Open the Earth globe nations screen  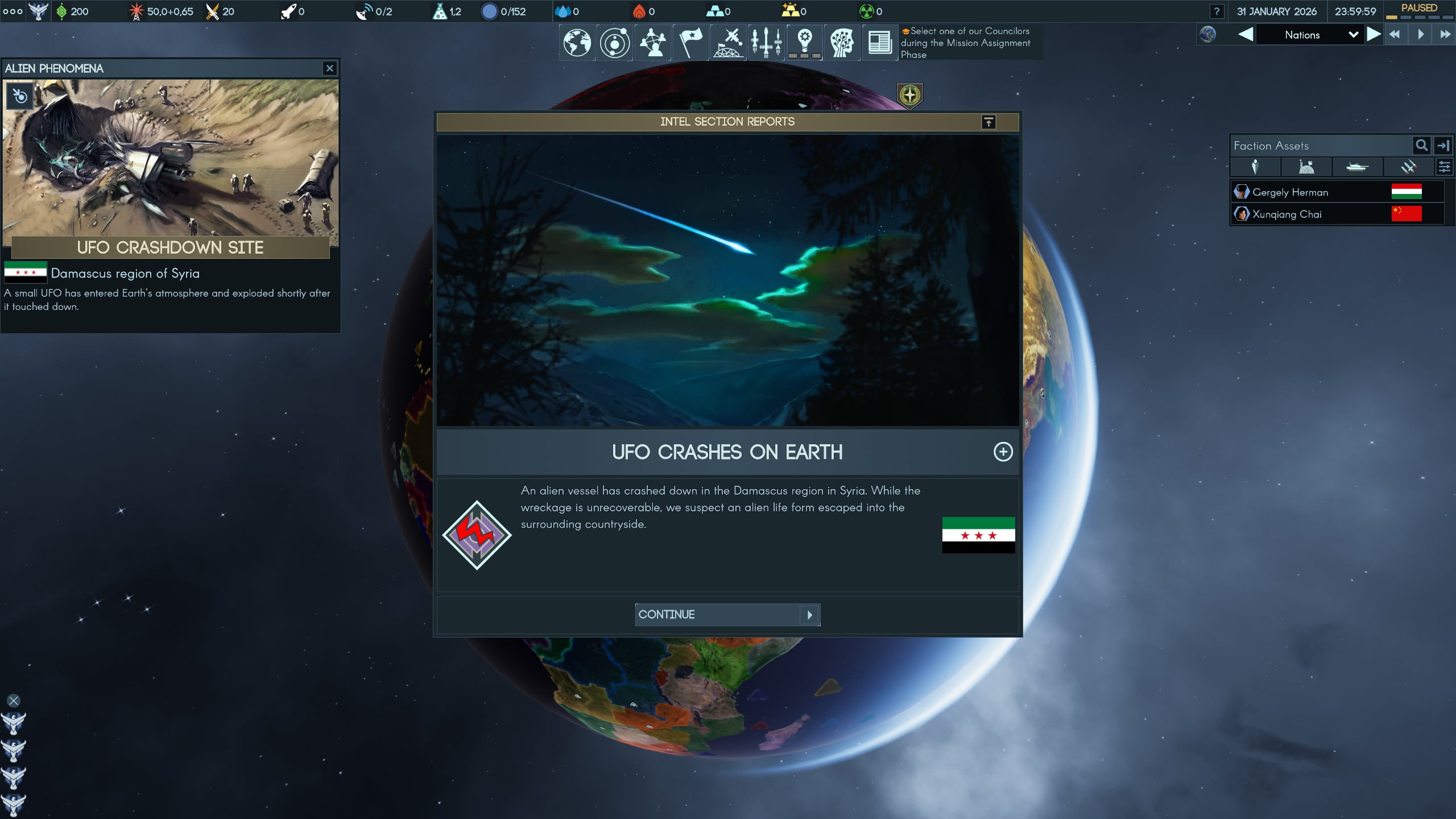(x=577, y=43)
